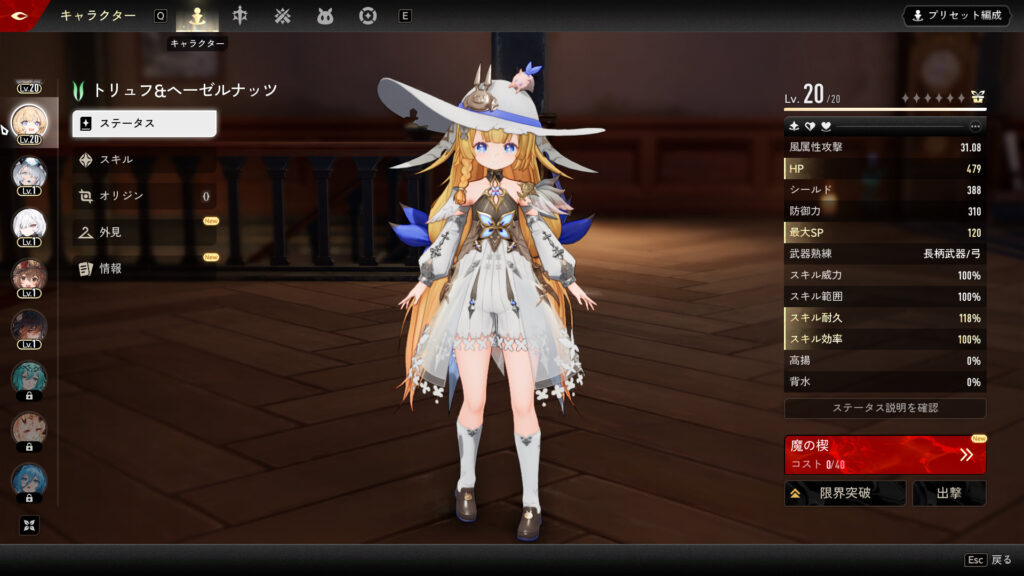The width and height of the screenshot is (1024, 576).
Task: Click the red logo in top-left corner
Action: (x=20, y=14)
